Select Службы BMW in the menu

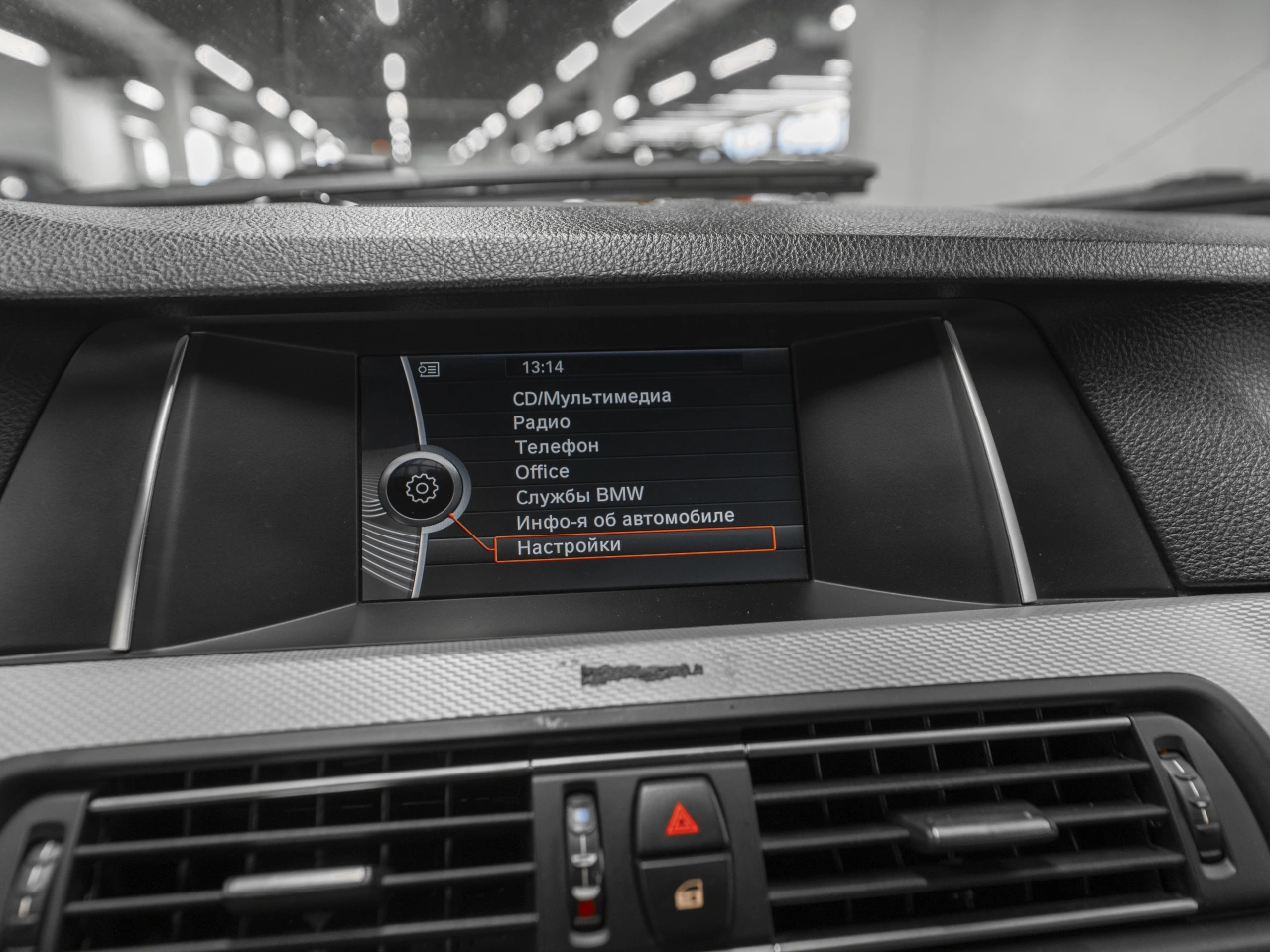pyautogui.click(x=579, y=495)
